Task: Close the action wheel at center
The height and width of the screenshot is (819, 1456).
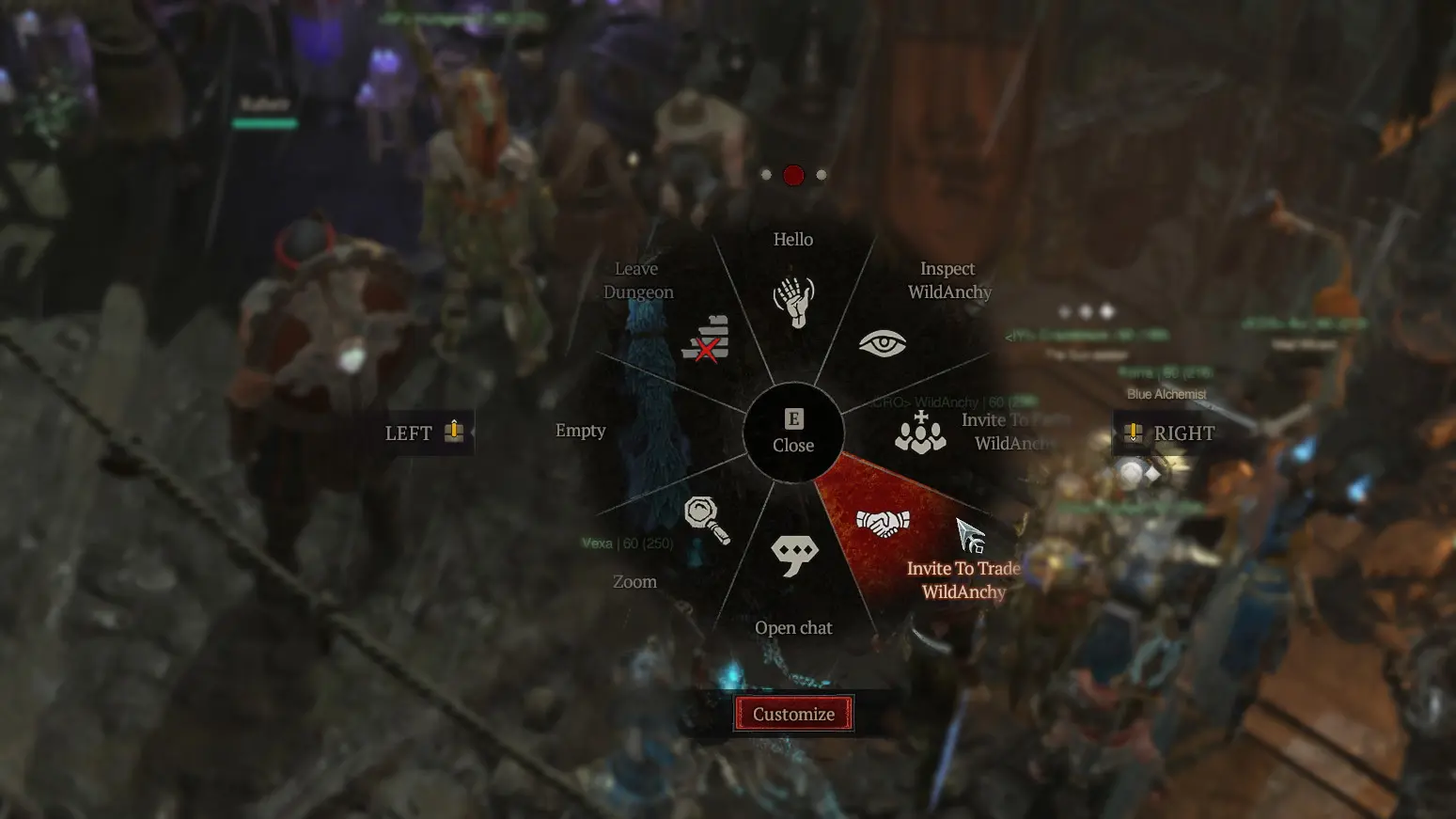Action: click(793, 433)
